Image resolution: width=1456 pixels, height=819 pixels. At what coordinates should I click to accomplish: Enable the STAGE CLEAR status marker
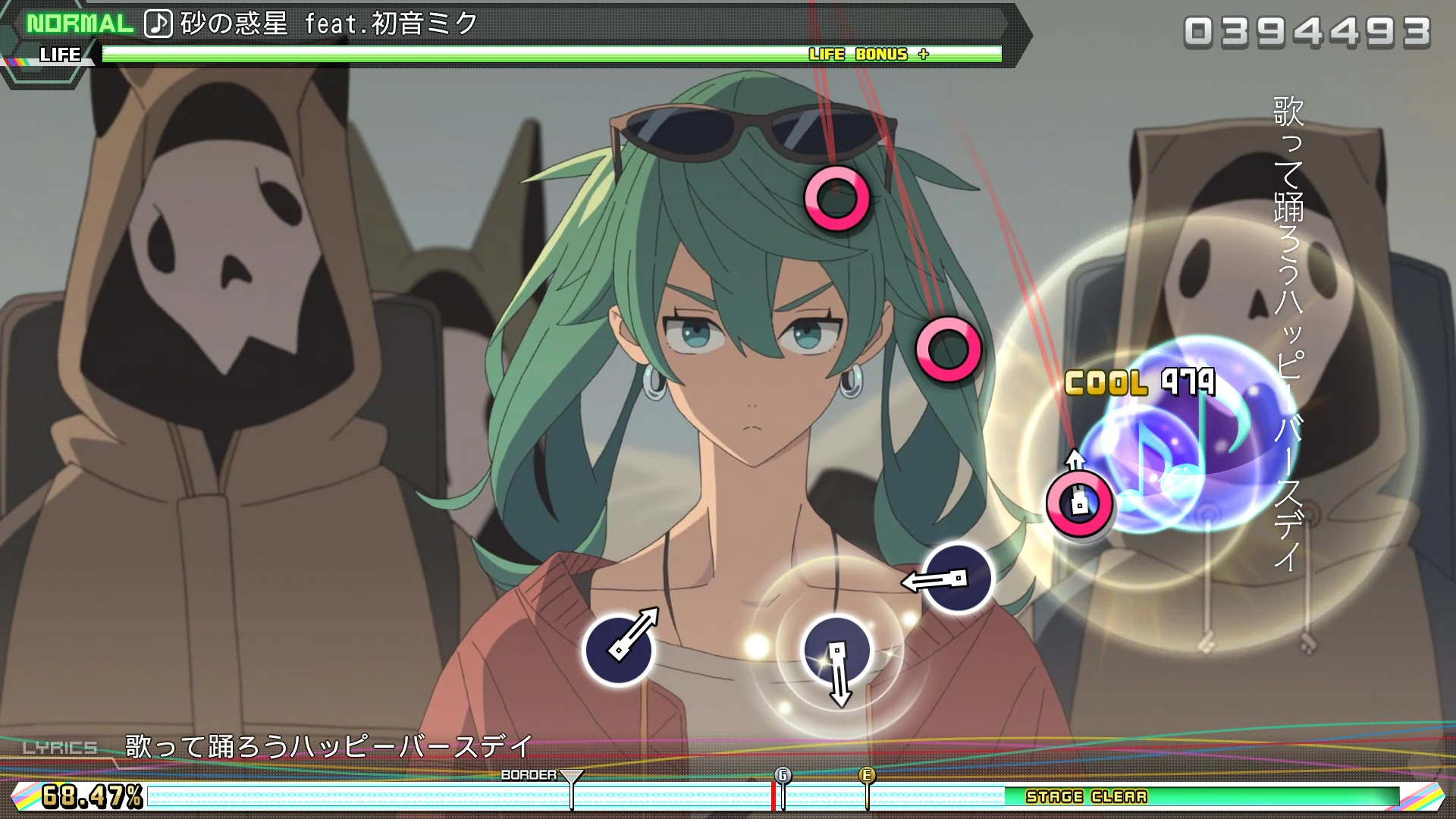point(1086,797)
